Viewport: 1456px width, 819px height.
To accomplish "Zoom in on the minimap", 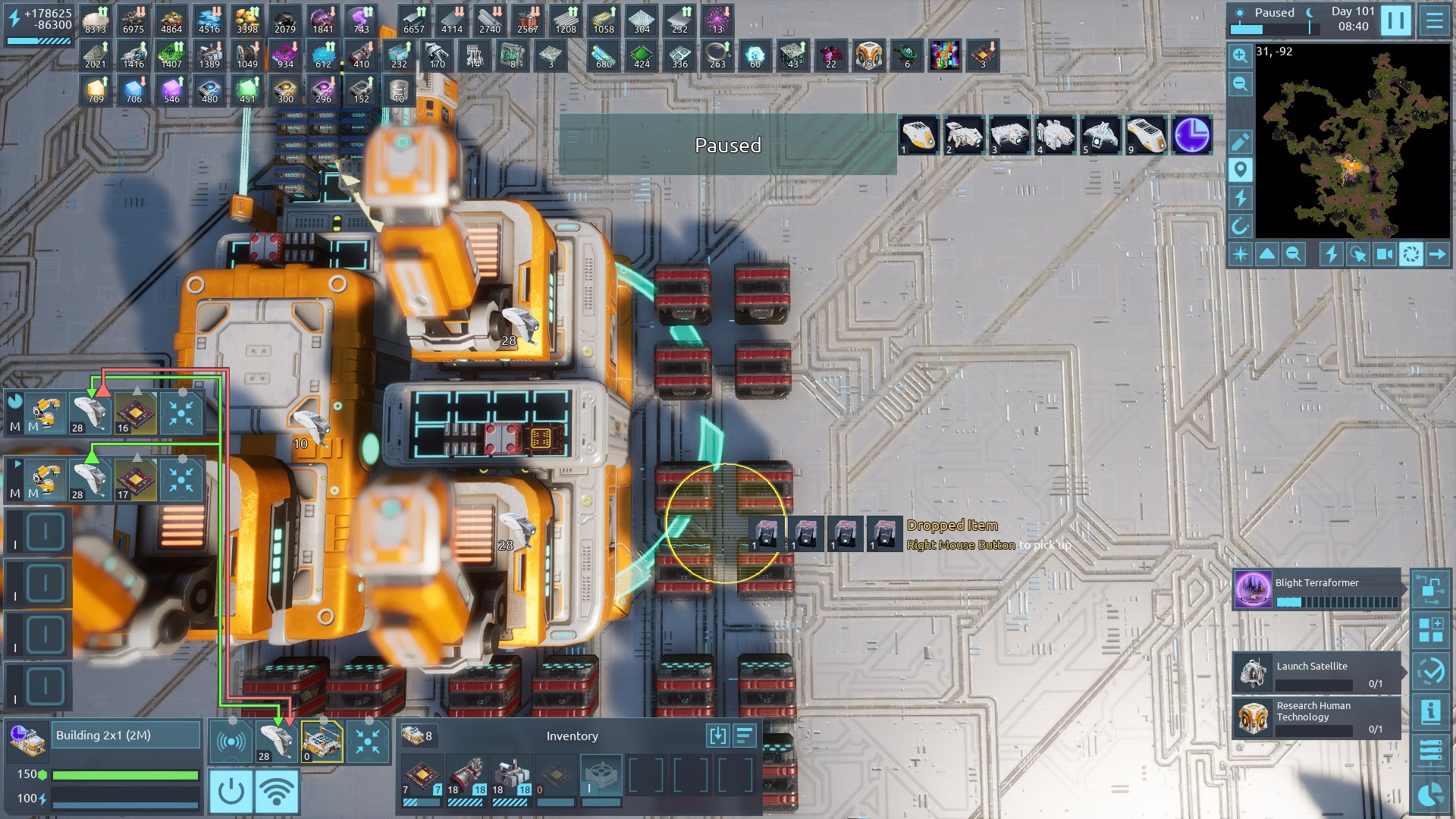I will [x=1240, y=55].
